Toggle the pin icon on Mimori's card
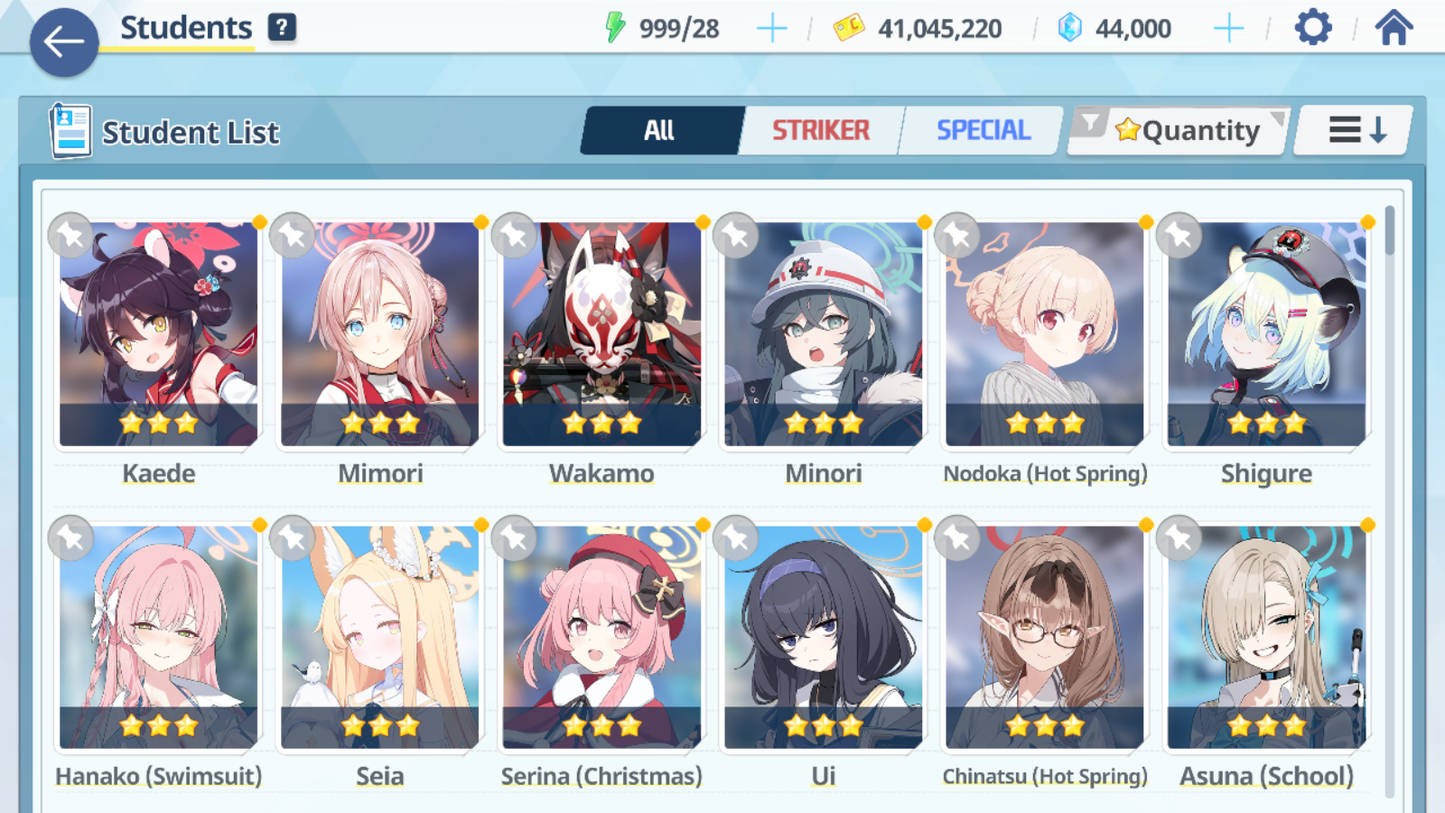 293,236
